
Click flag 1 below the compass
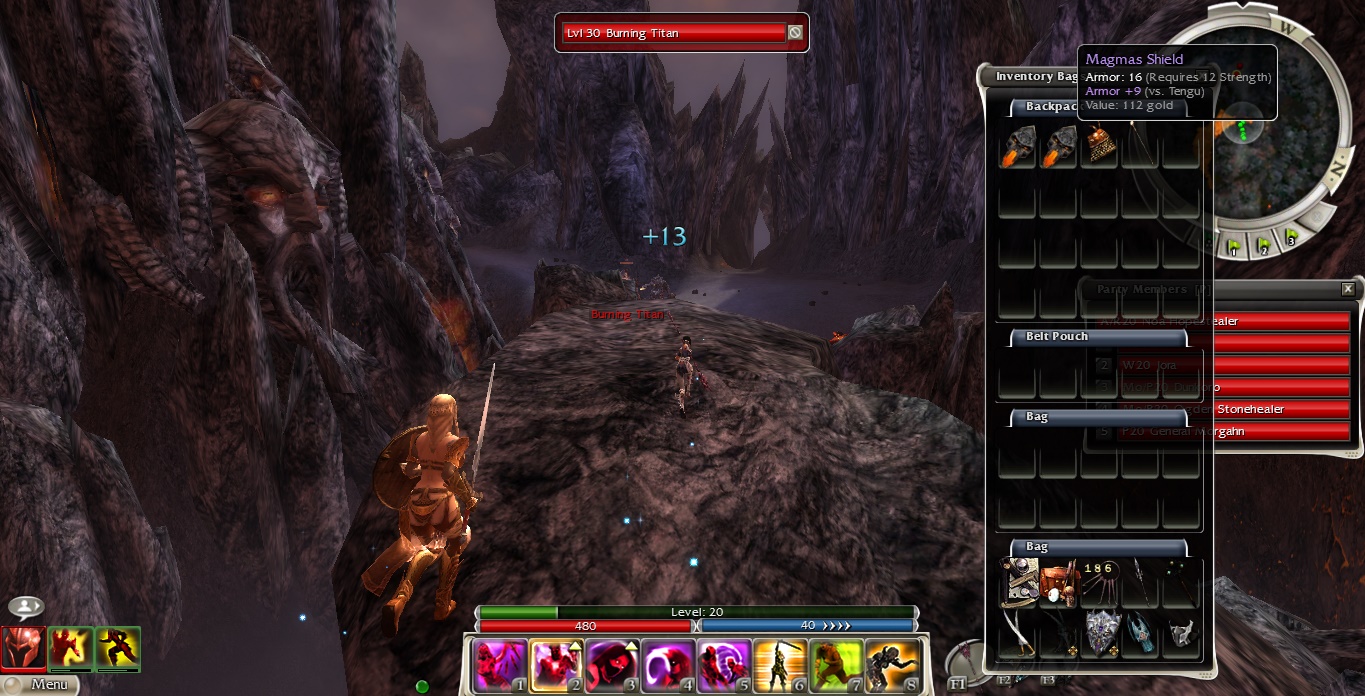1233,247
